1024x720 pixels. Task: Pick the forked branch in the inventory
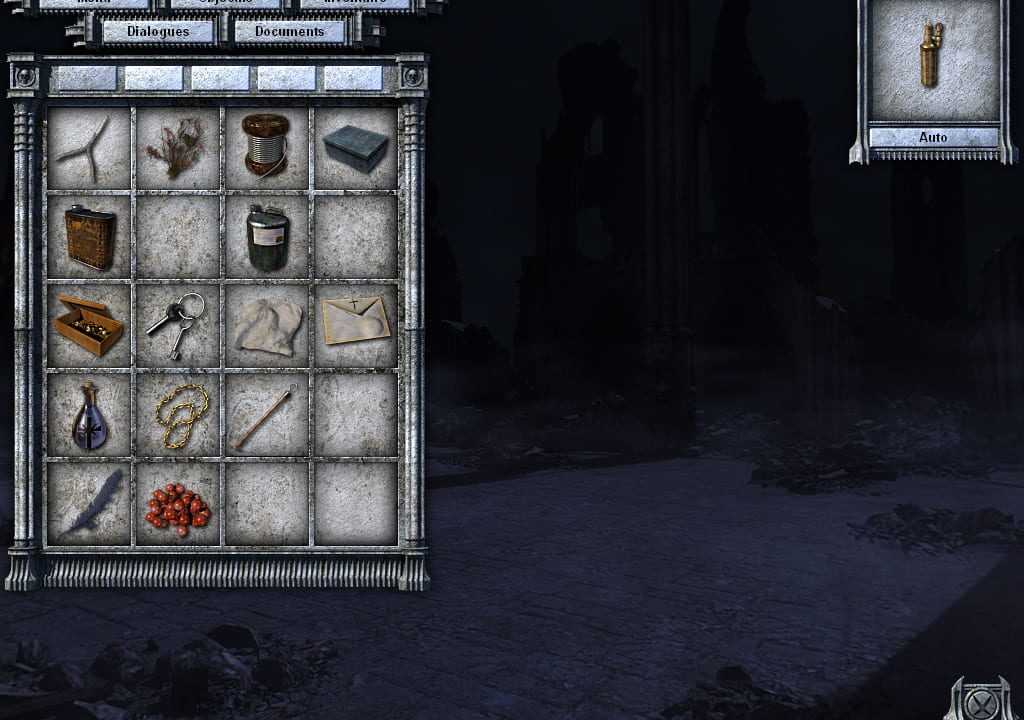coord(88,150)
